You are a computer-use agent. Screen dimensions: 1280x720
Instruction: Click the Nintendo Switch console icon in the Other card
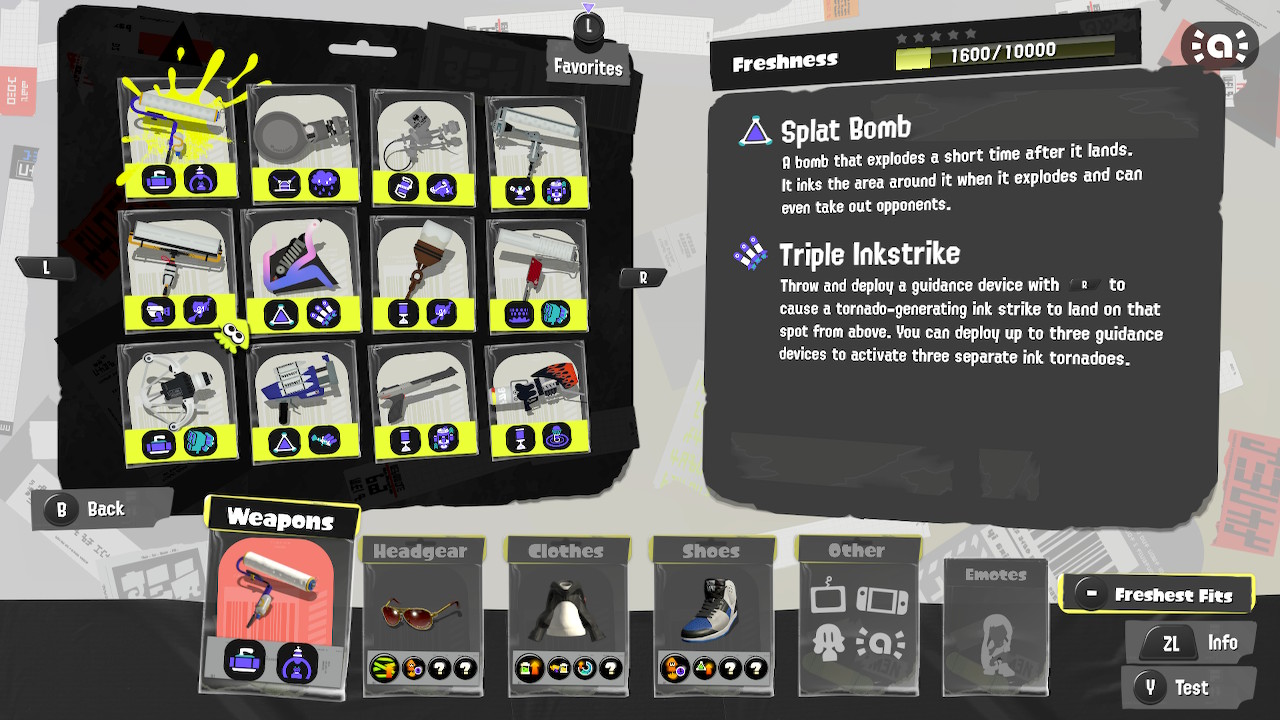pyautogui.click(x=881, y=600)
